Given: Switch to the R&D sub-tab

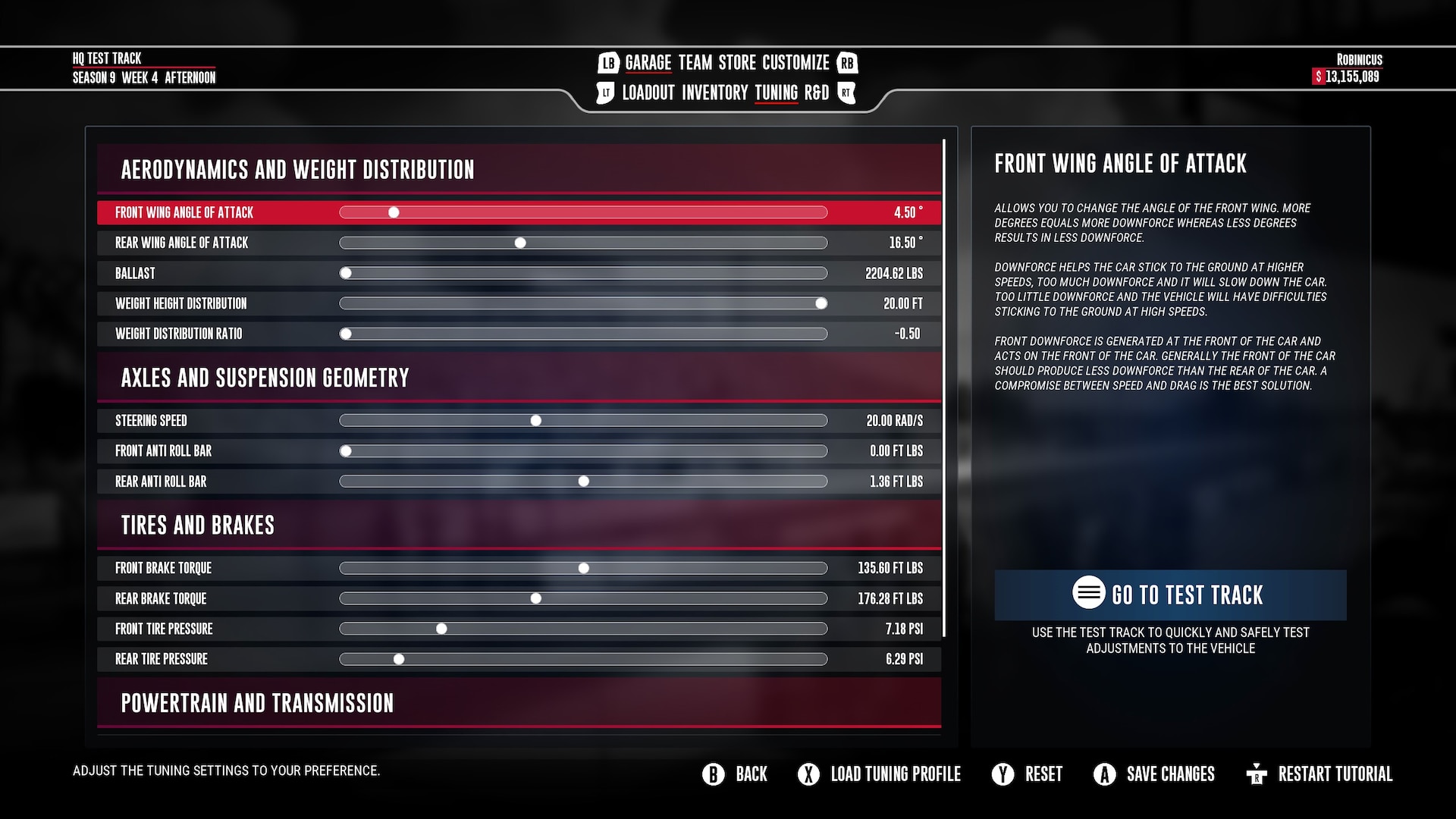Looking at the screenshot, I should pos(816,93).
